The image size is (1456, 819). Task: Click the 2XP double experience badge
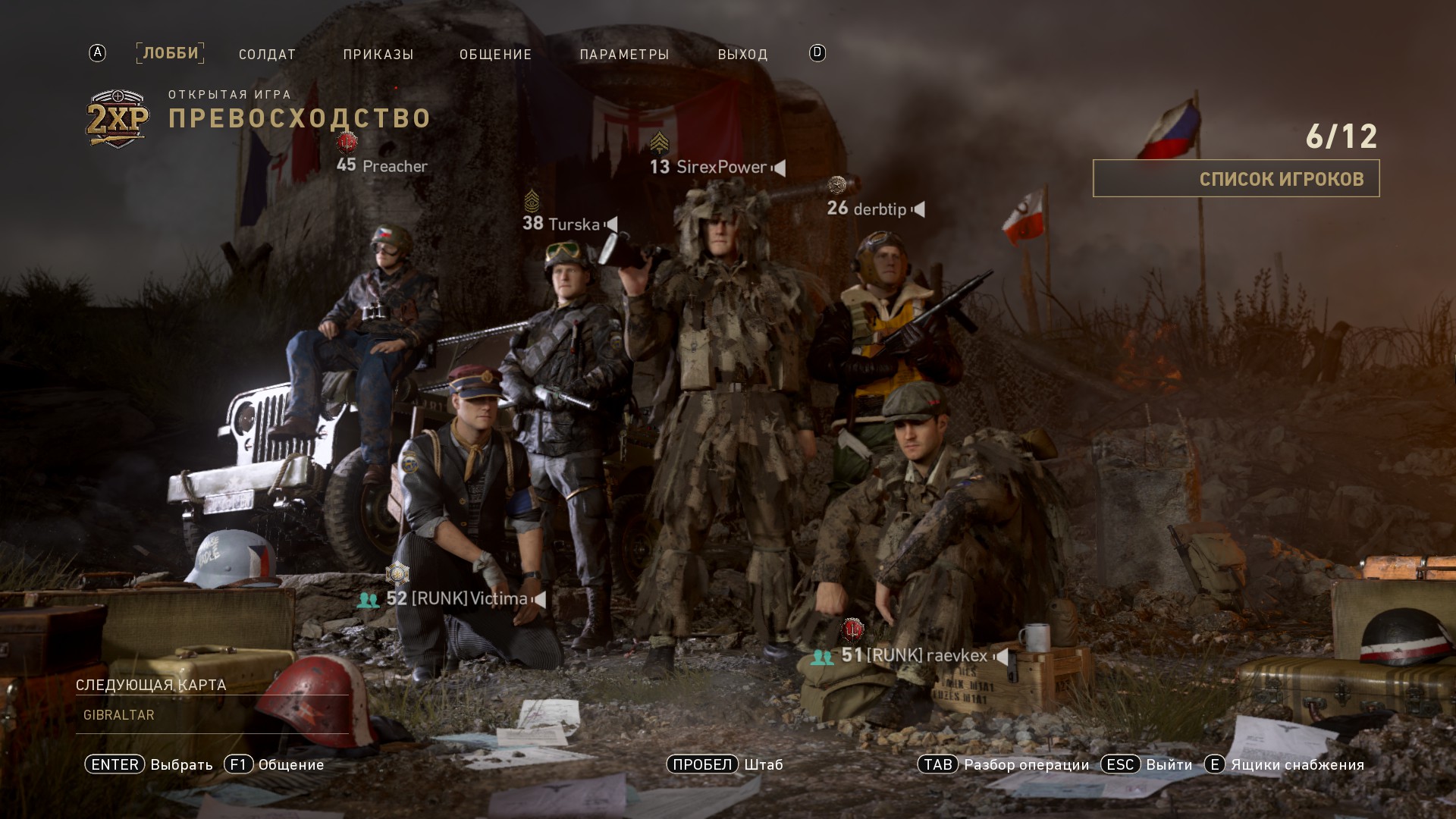click(x=115, y=115)
